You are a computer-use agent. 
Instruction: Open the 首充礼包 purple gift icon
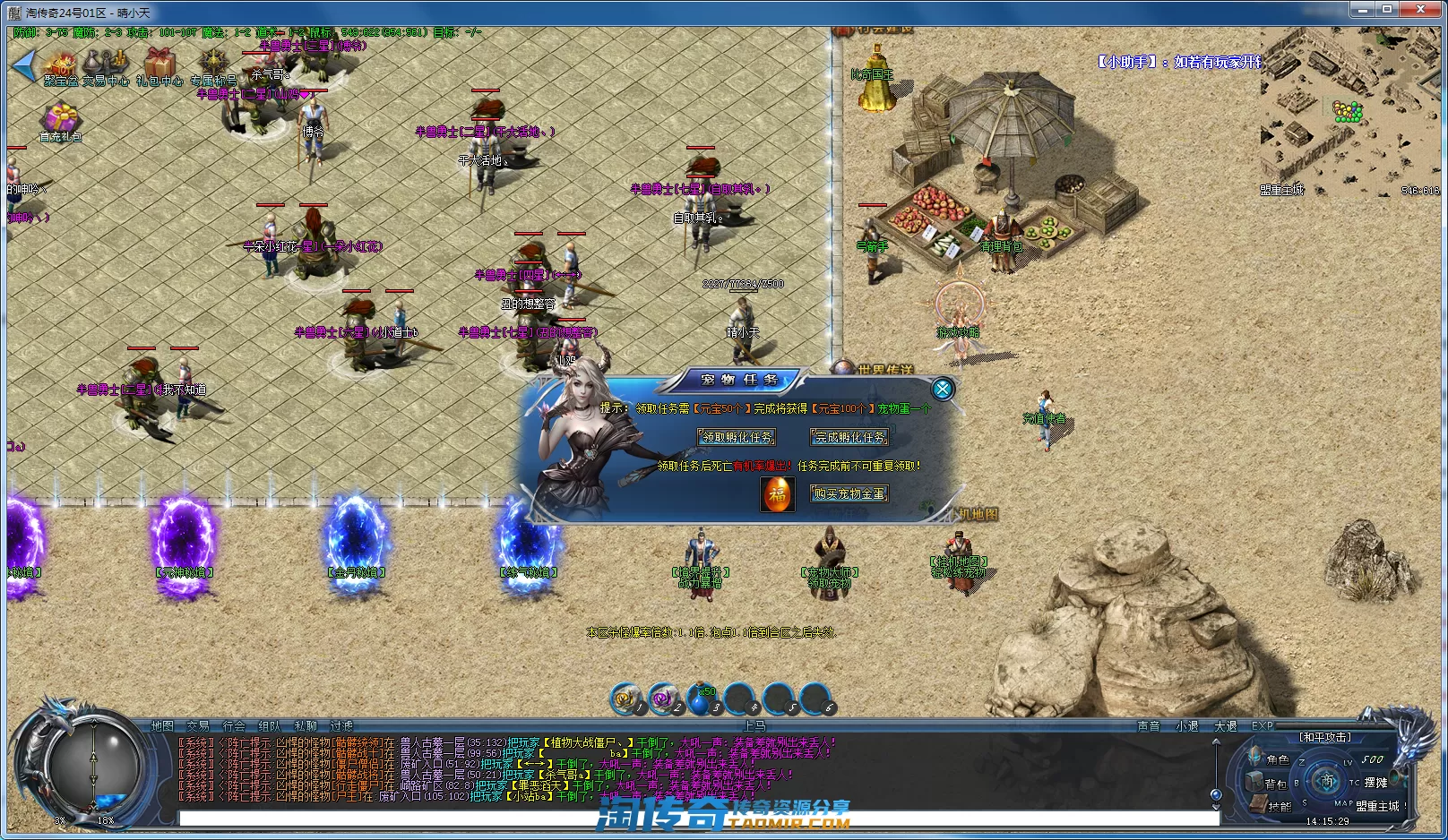(61, 121)
